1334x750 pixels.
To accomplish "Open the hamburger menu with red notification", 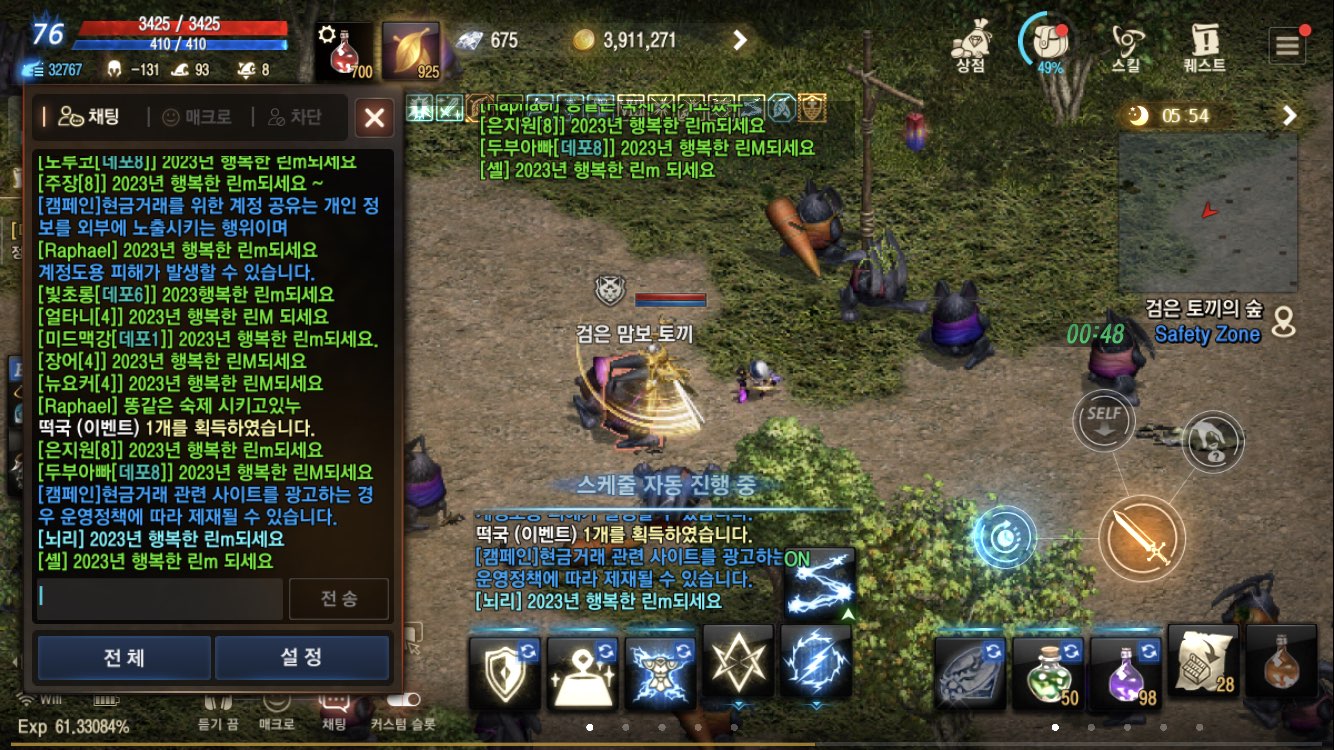I will [x=1287, y=44].
